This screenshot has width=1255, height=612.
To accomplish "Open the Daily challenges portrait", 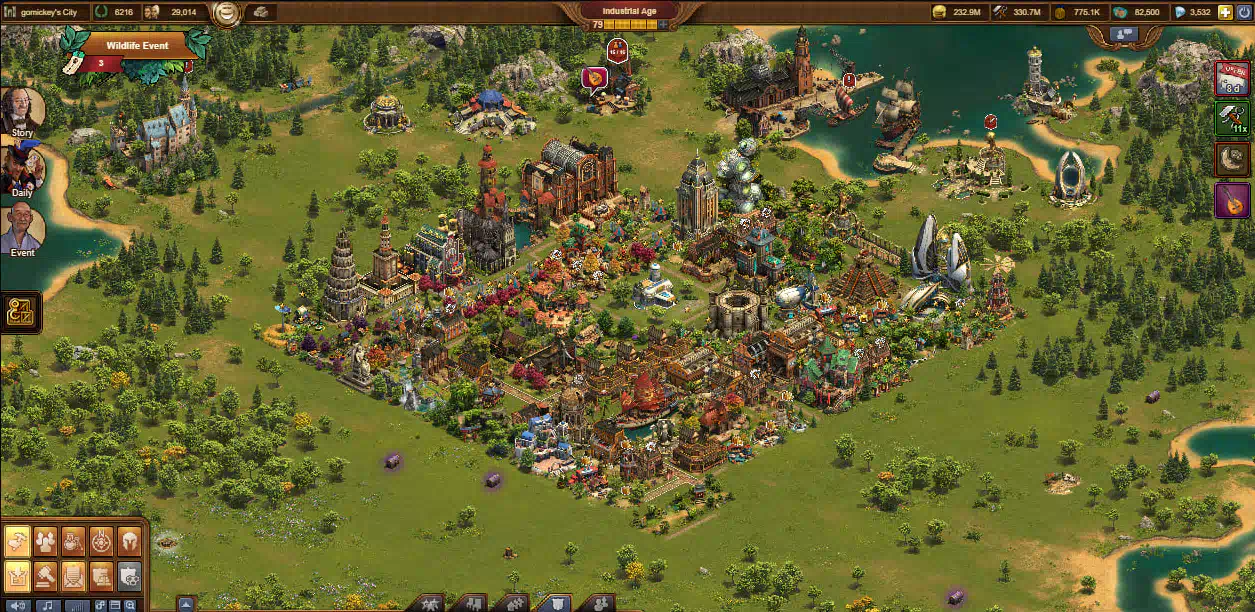I will (22, 167).
